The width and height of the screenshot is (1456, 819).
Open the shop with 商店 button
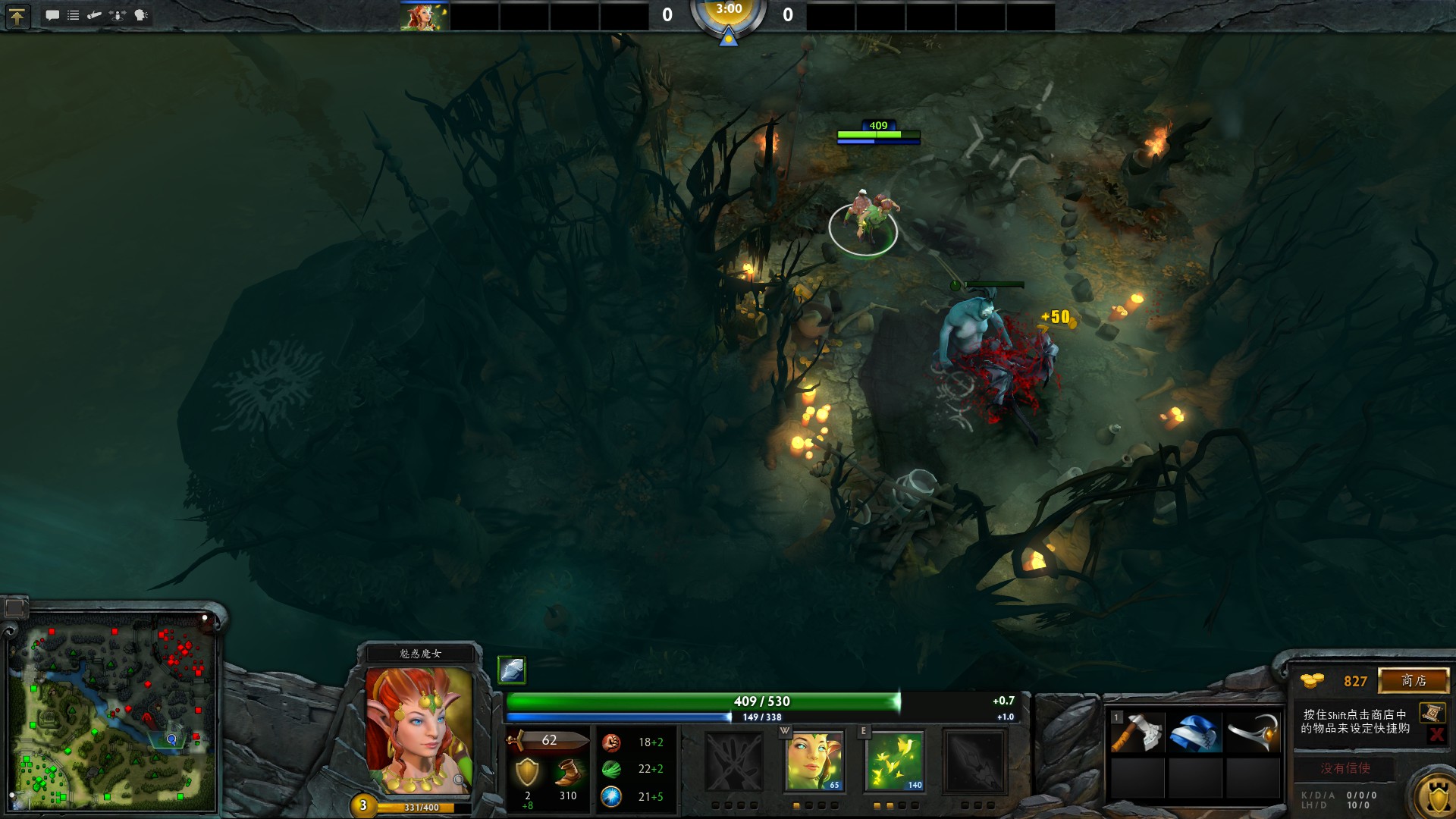pyautogui.click(x=1414, y=680)
